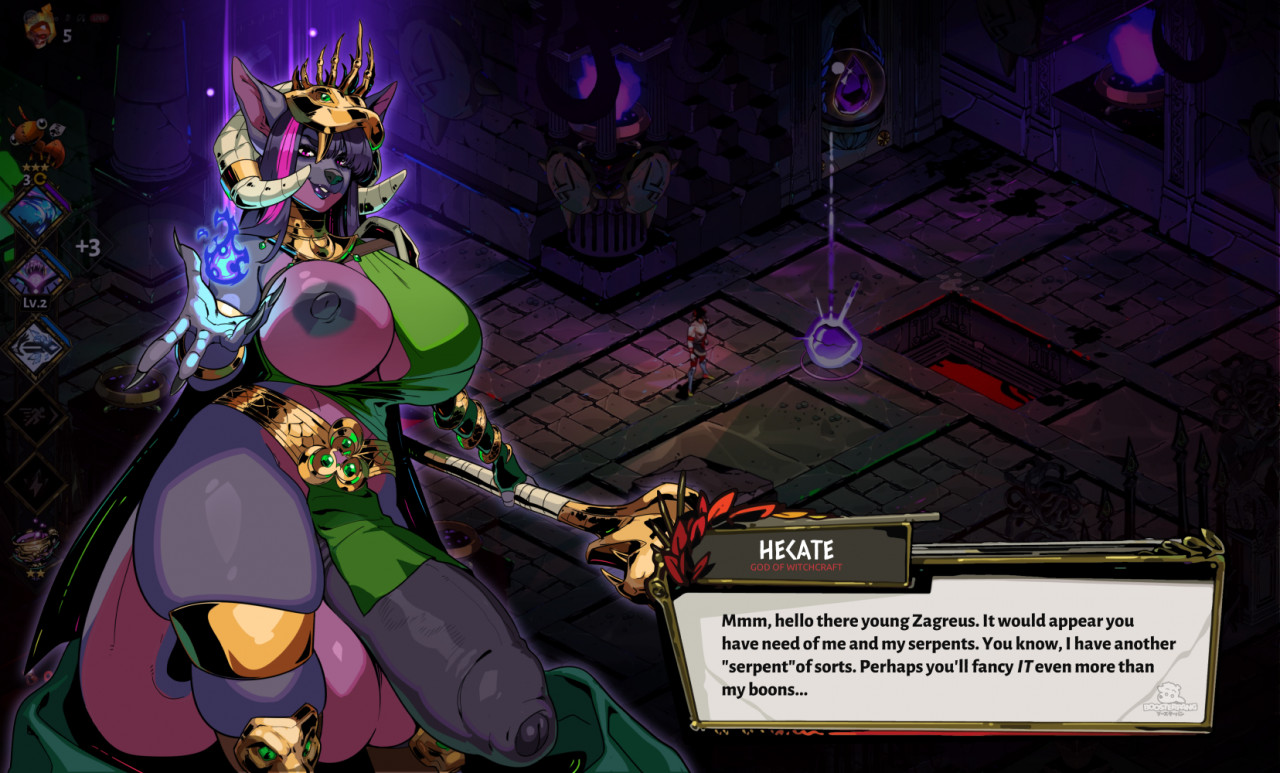Select the orange crab companion icon
1280x773 pixels.
point(38,138)
